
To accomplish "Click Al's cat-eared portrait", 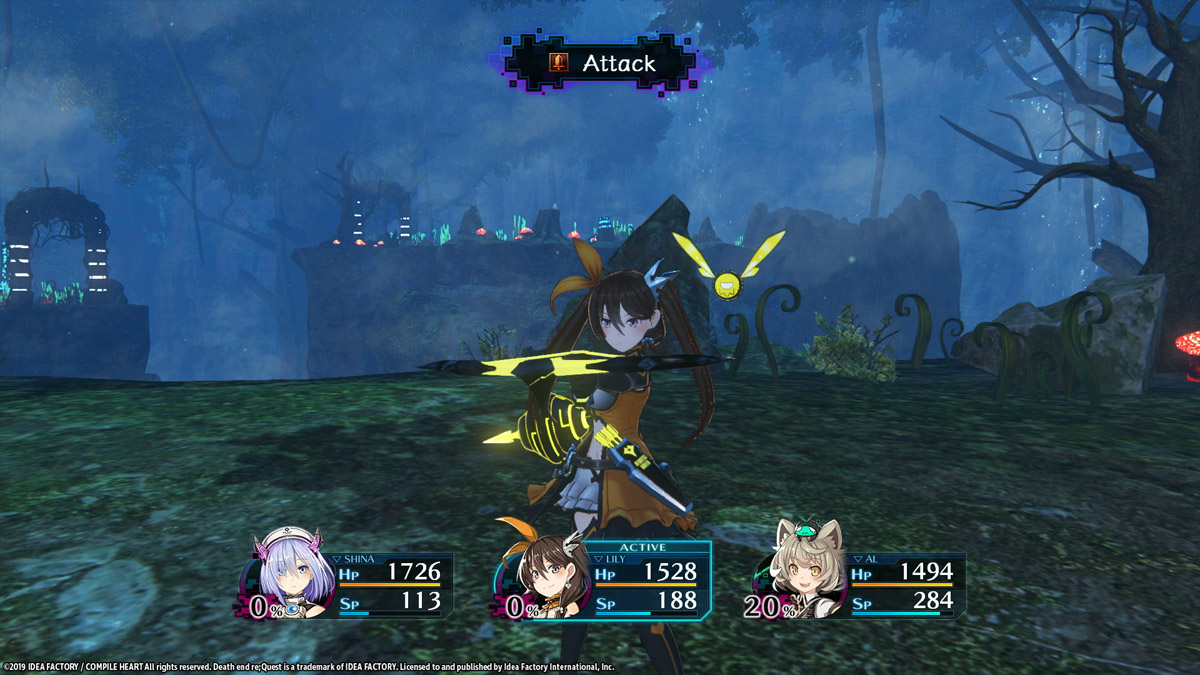I will click(798, 575).
